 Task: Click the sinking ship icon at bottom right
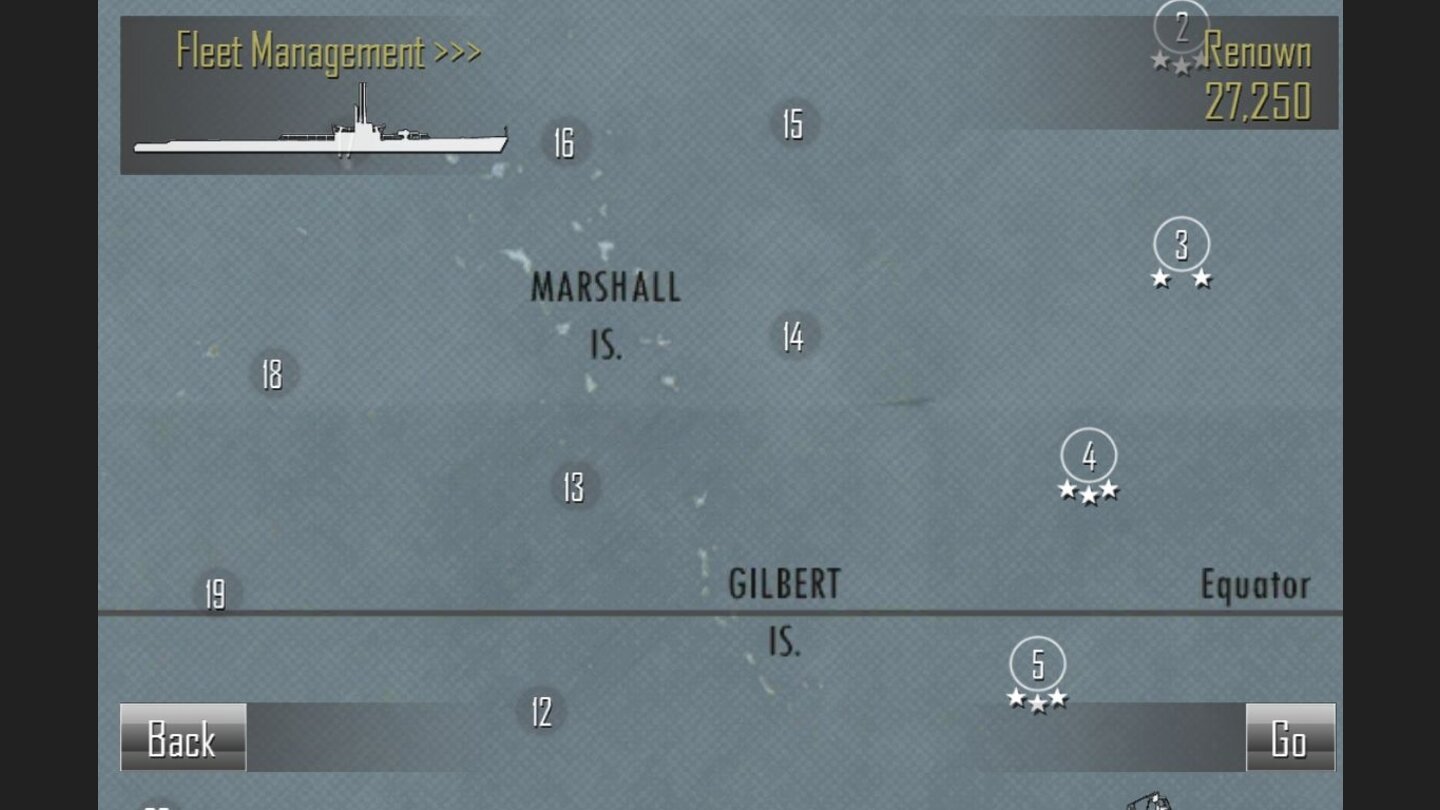(x=1150, y=800)
